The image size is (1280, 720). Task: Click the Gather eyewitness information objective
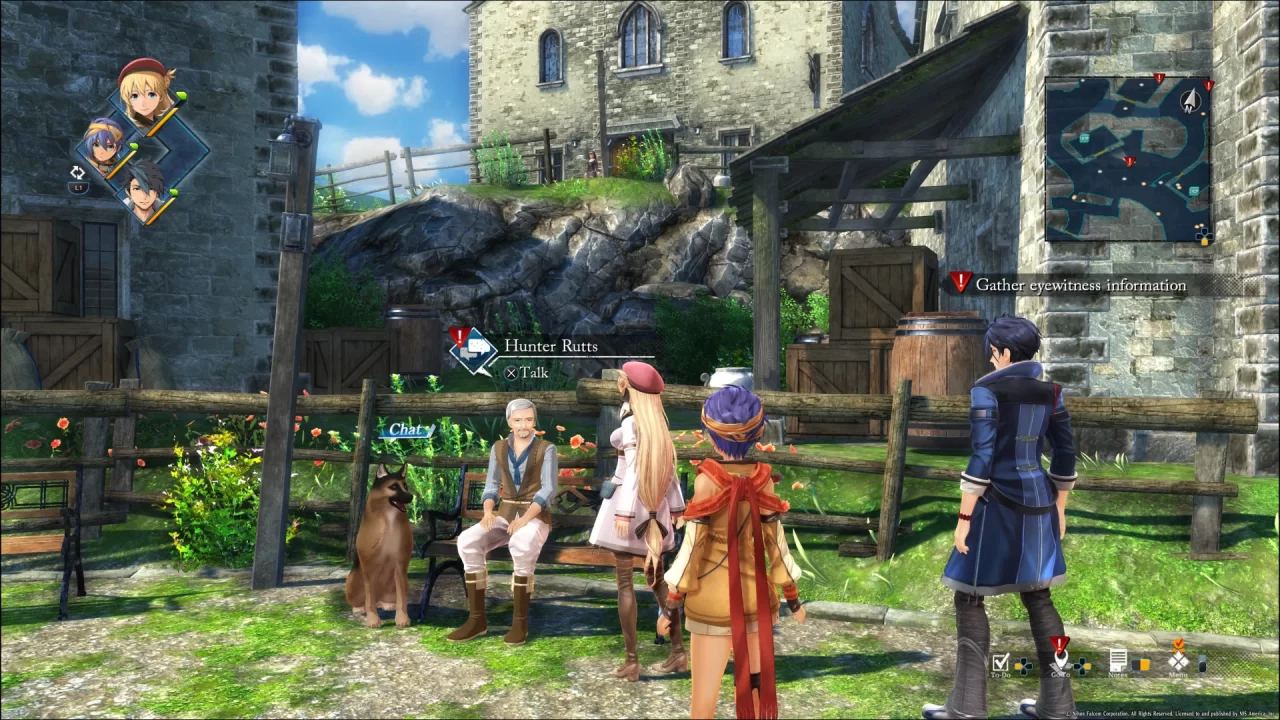(1080, 285)
